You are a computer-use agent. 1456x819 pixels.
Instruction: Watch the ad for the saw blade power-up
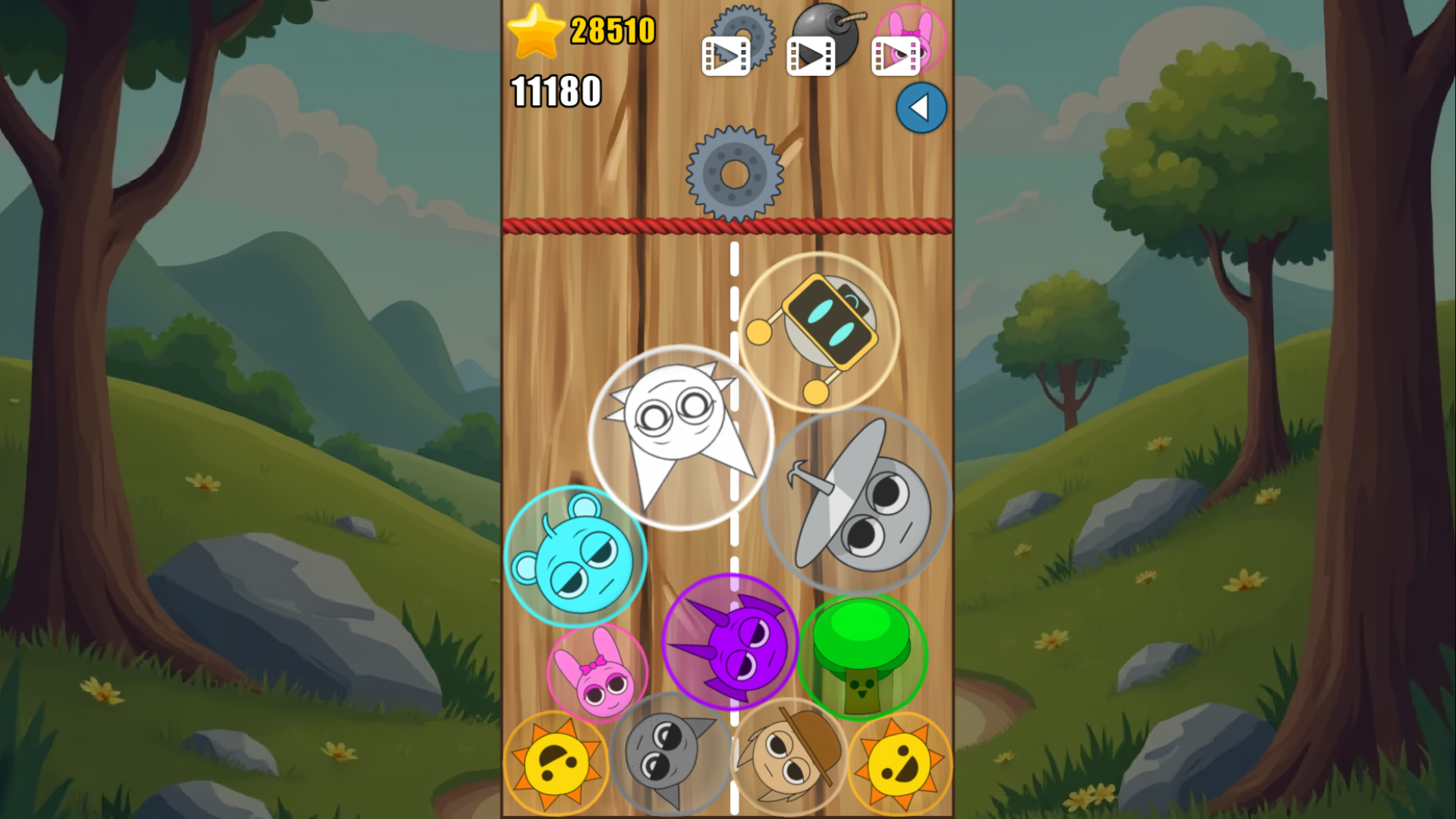point(726,53)
